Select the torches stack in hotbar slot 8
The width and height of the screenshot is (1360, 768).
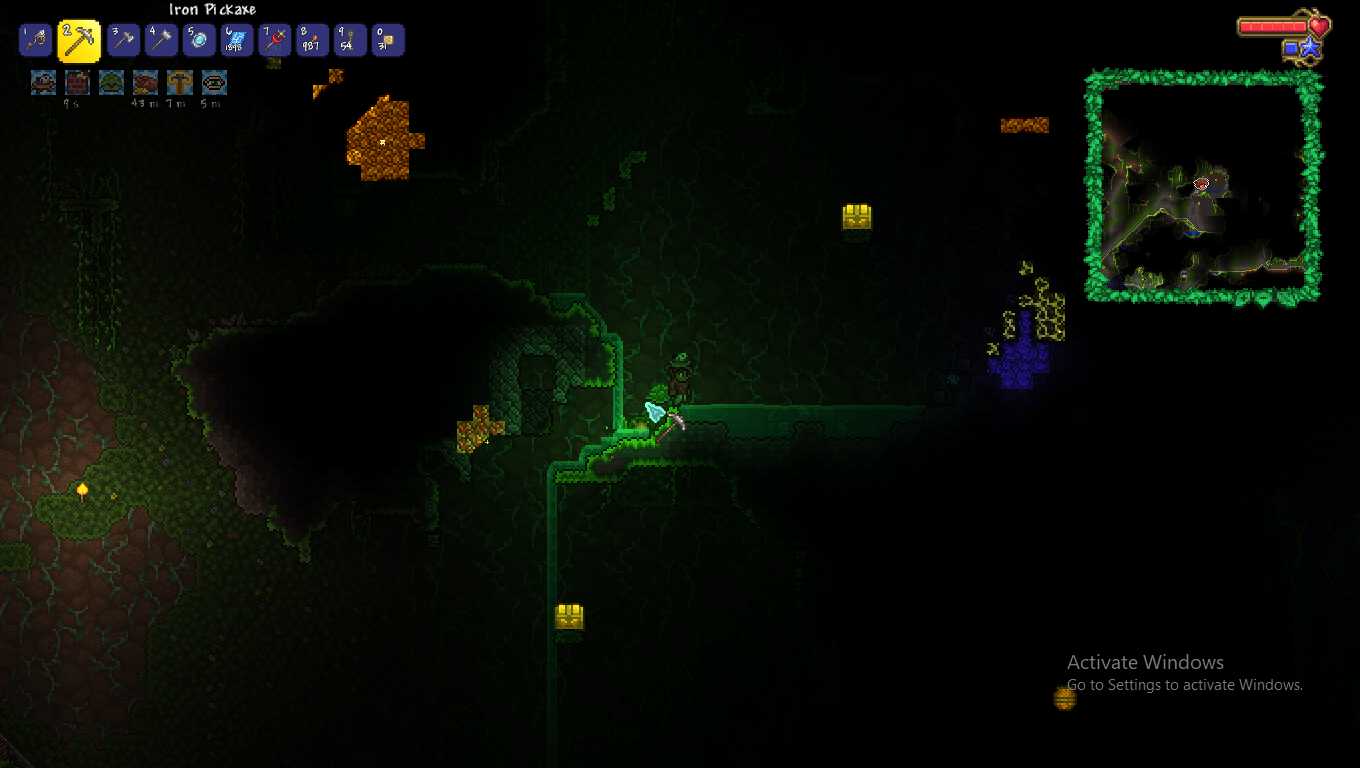tap(312, 40)
